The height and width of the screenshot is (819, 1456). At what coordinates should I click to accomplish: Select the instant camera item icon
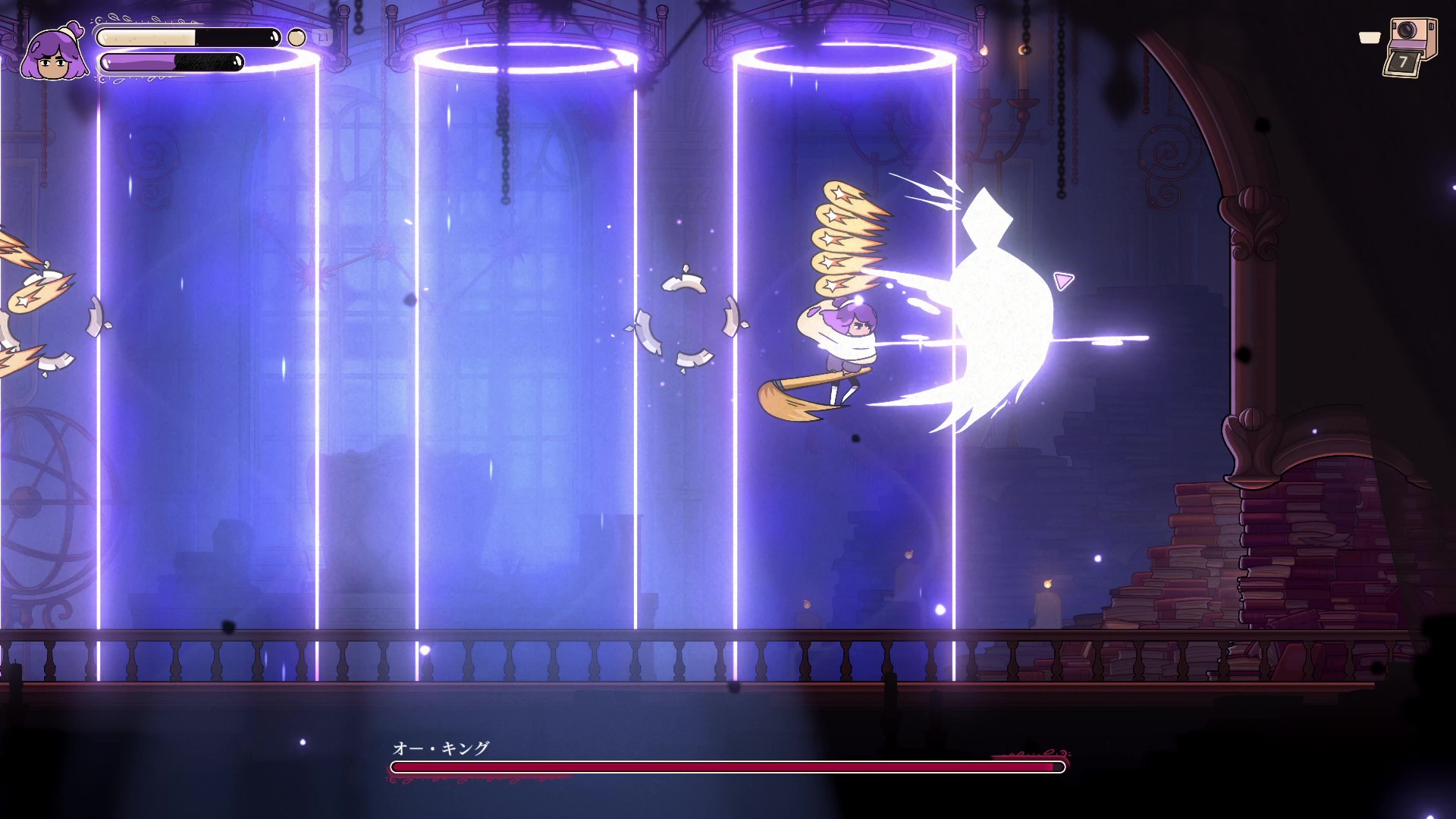pyautogui.click(x=1410, y=47)
